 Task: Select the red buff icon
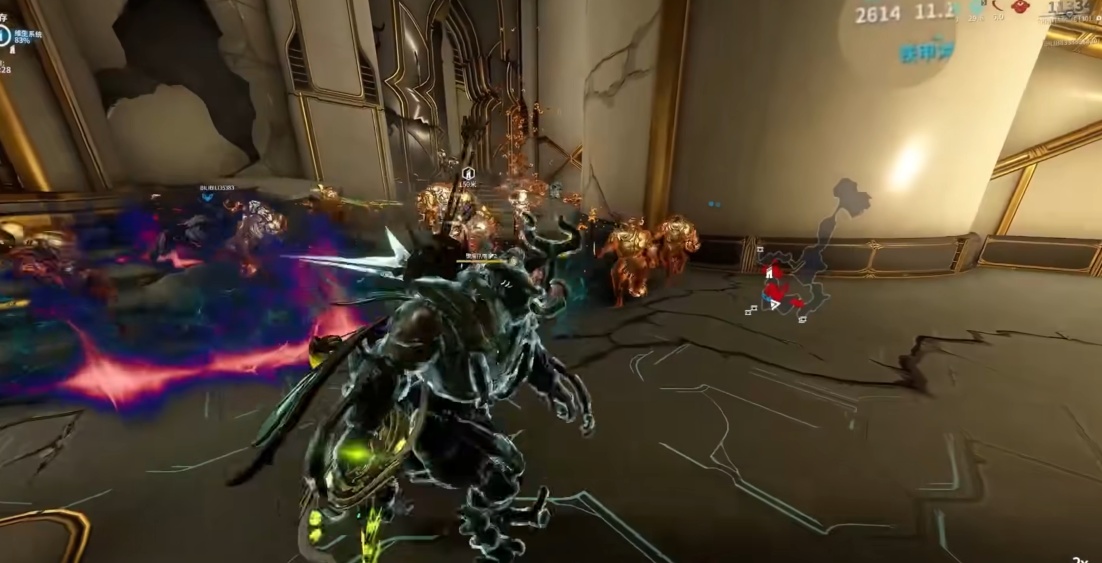[x=1020, y=8]
